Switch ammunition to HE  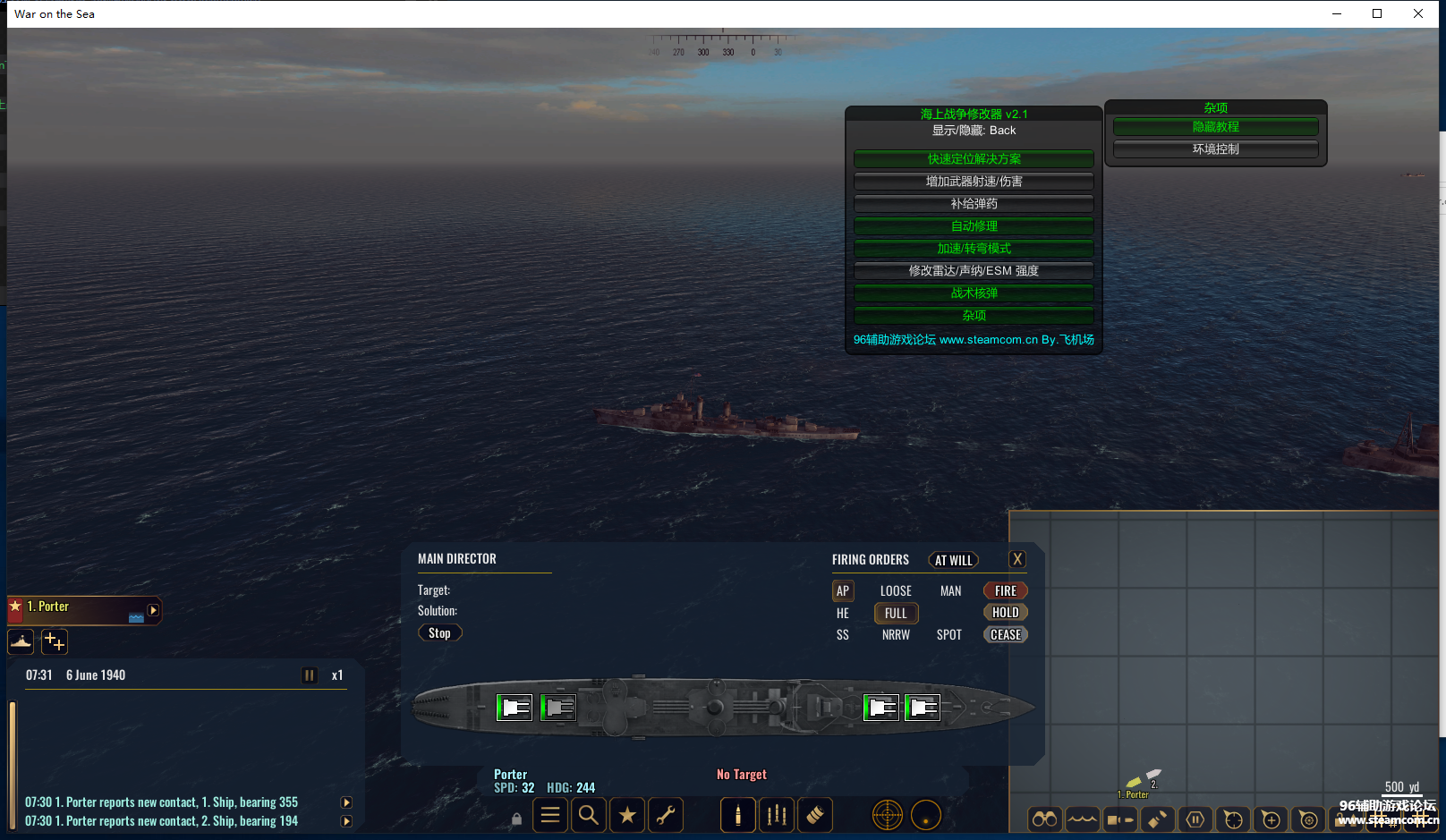[x=843, y=614]
